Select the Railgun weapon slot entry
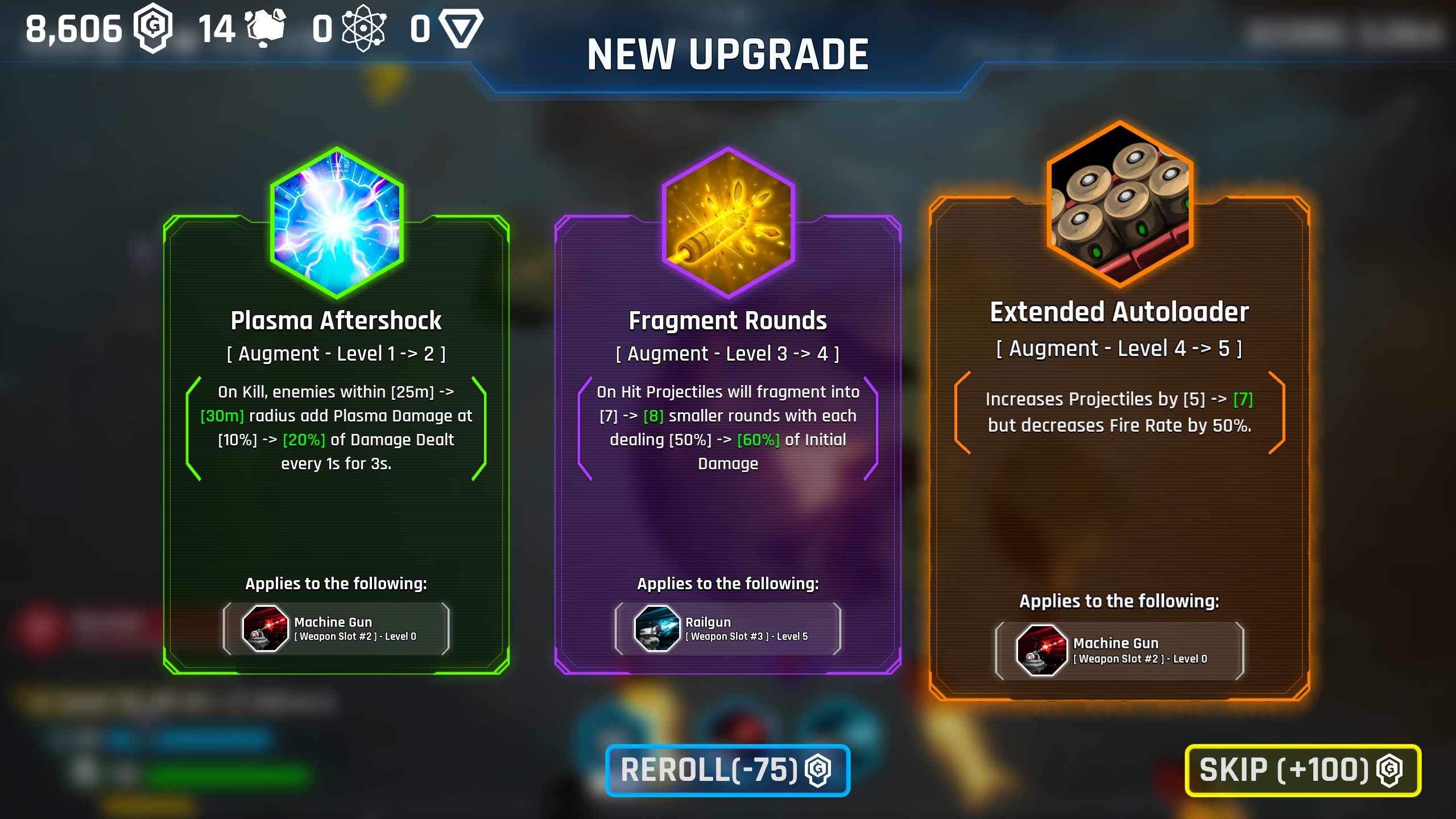This screenshot has width=1456, height=819. (x=727, y=628)
